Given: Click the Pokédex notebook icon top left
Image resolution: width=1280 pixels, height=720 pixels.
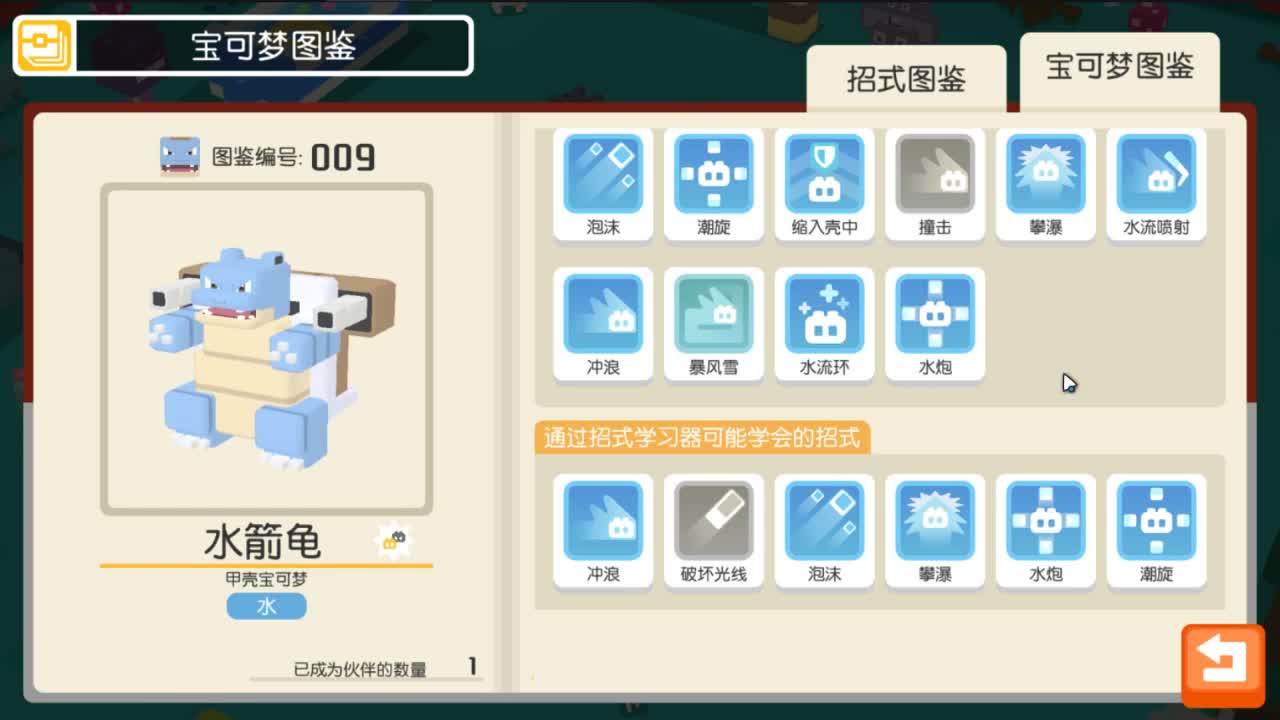Looking at the screenshot, I should 42,46.
